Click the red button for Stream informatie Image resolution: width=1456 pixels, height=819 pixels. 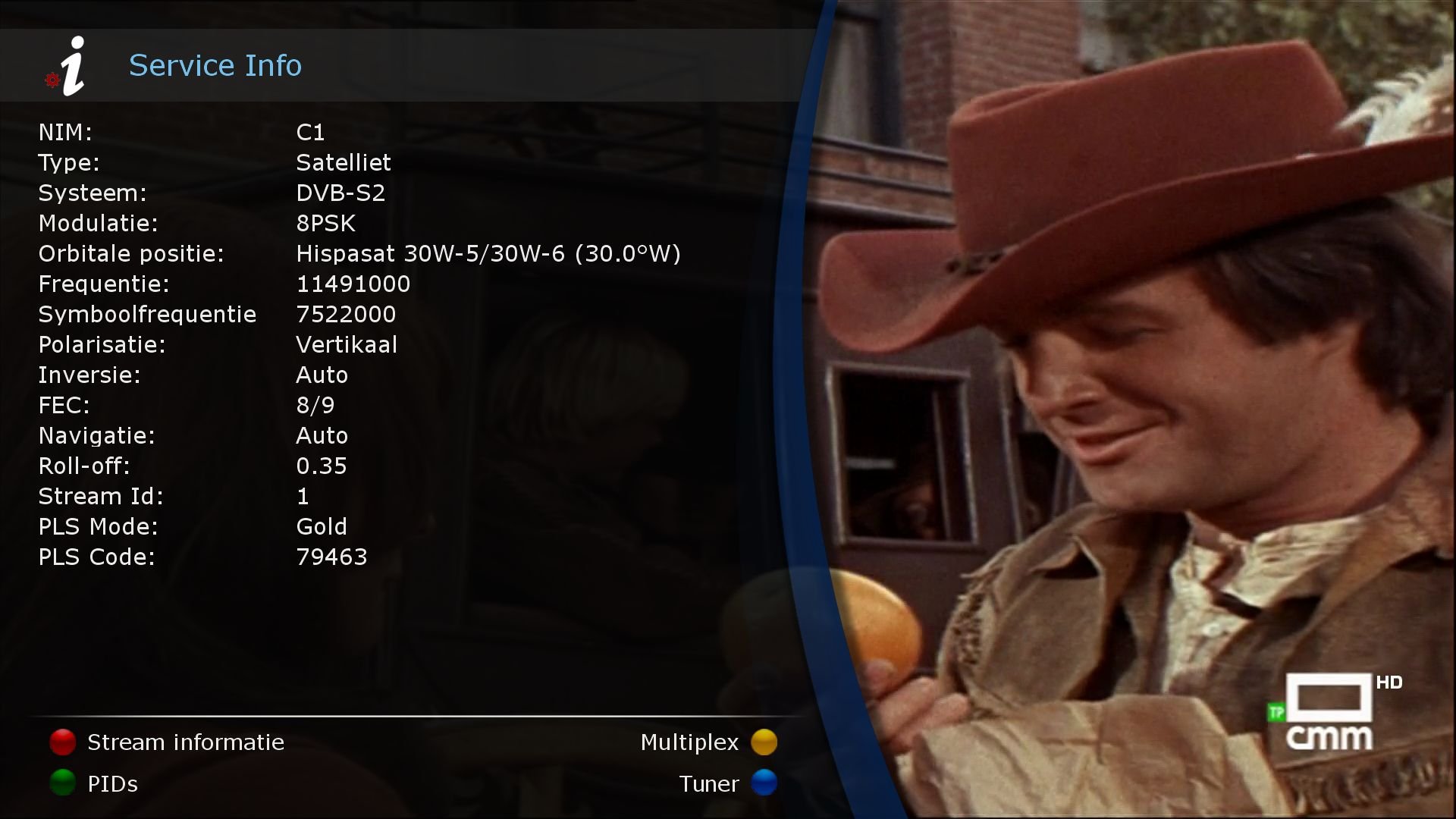pos(62,742)
